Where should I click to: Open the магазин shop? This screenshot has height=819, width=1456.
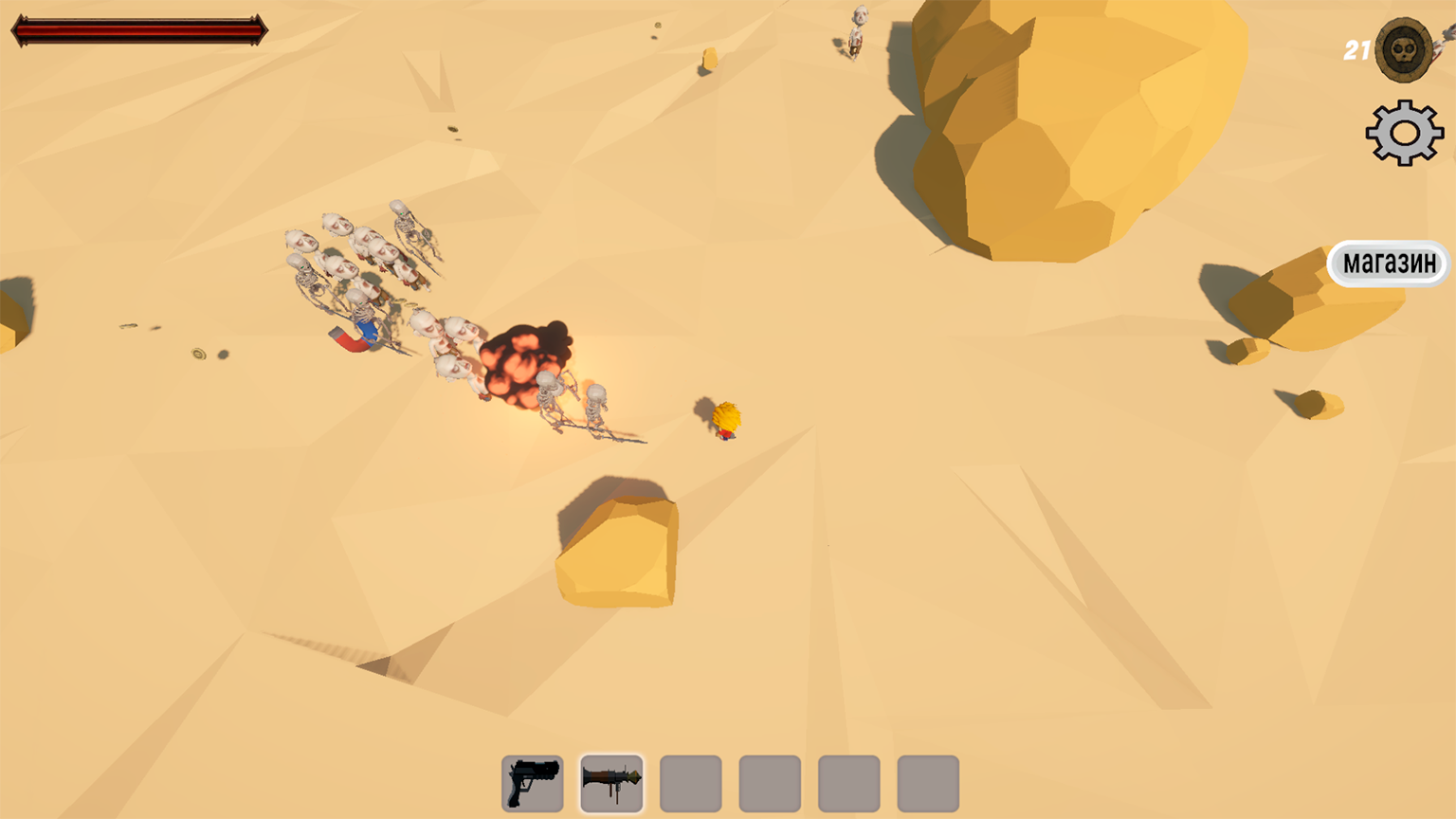tap(1389, 263)
